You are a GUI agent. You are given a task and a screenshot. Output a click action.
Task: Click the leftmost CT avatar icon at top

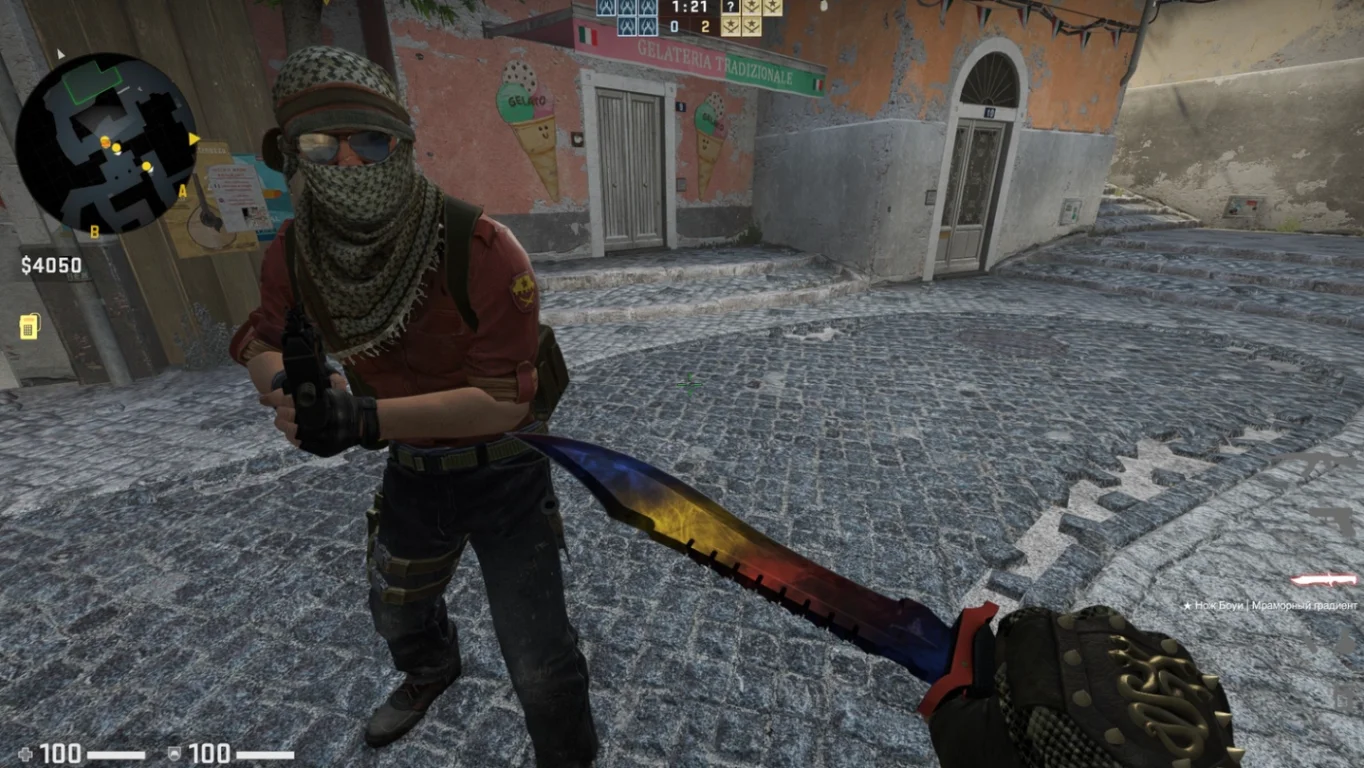tap(605, 8)
